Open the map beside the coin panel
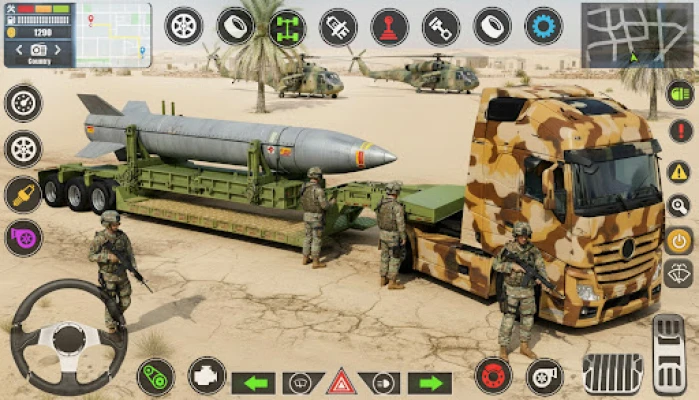 [x=113, y=33]
